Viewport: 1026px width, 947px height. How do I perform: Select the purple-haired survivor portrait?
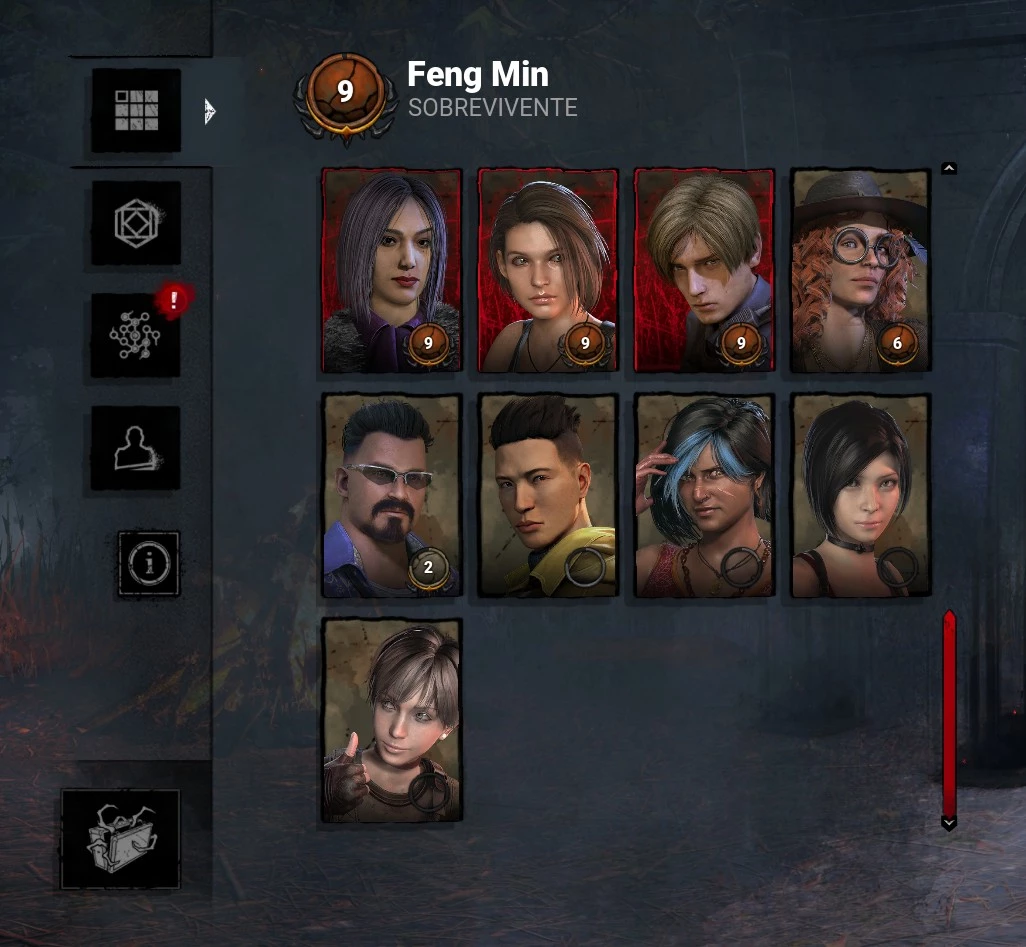[392, 270]
